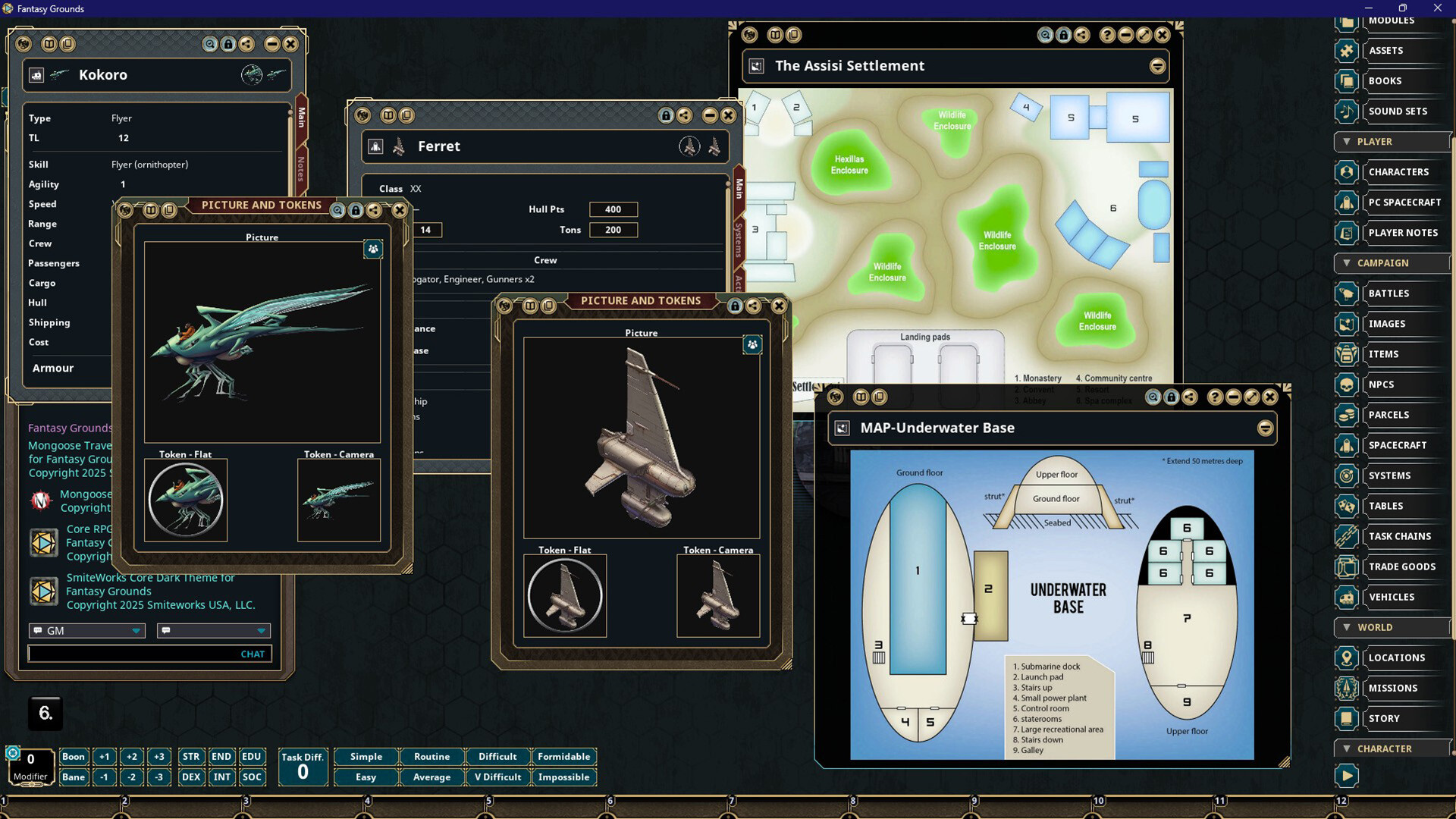The image size is (1456, 819).
Task: Click the hotbar slot containing 6
Action: tap(44, 713)
